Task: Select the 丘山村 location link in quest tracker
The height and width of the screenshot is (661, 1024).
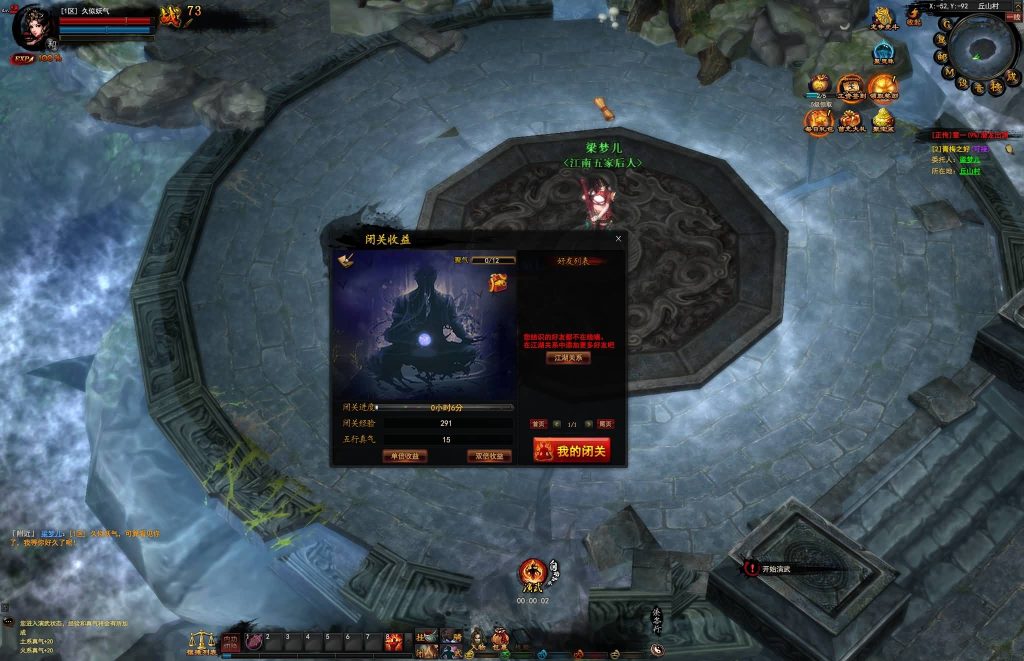Action: tap(969, 171)
